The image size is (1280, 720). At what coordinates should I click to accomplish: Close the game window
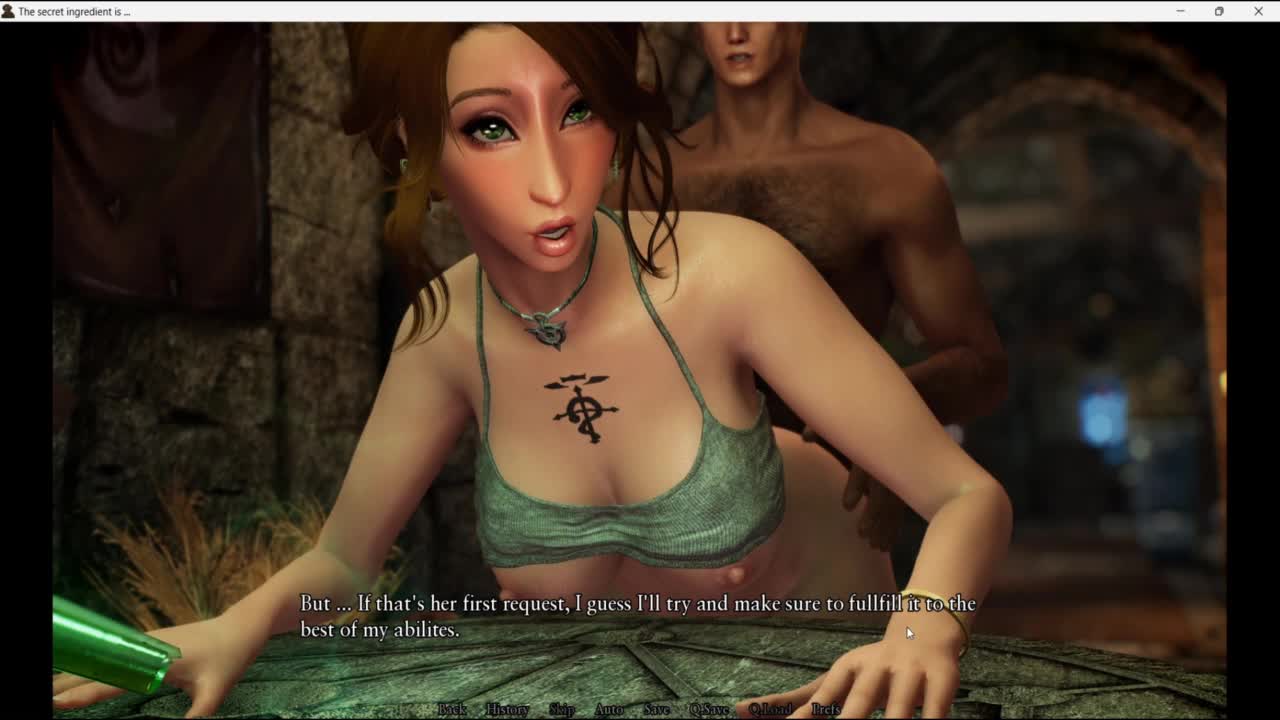1258,11
